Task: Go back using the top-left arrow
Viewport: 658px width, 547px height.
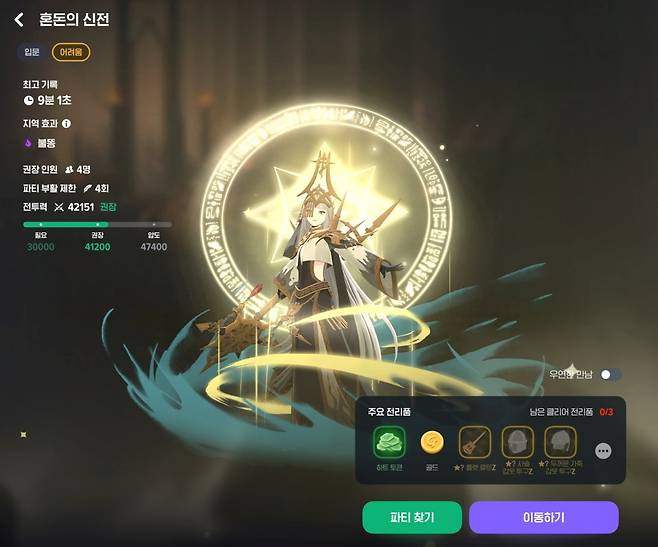Action: point(18,20)
